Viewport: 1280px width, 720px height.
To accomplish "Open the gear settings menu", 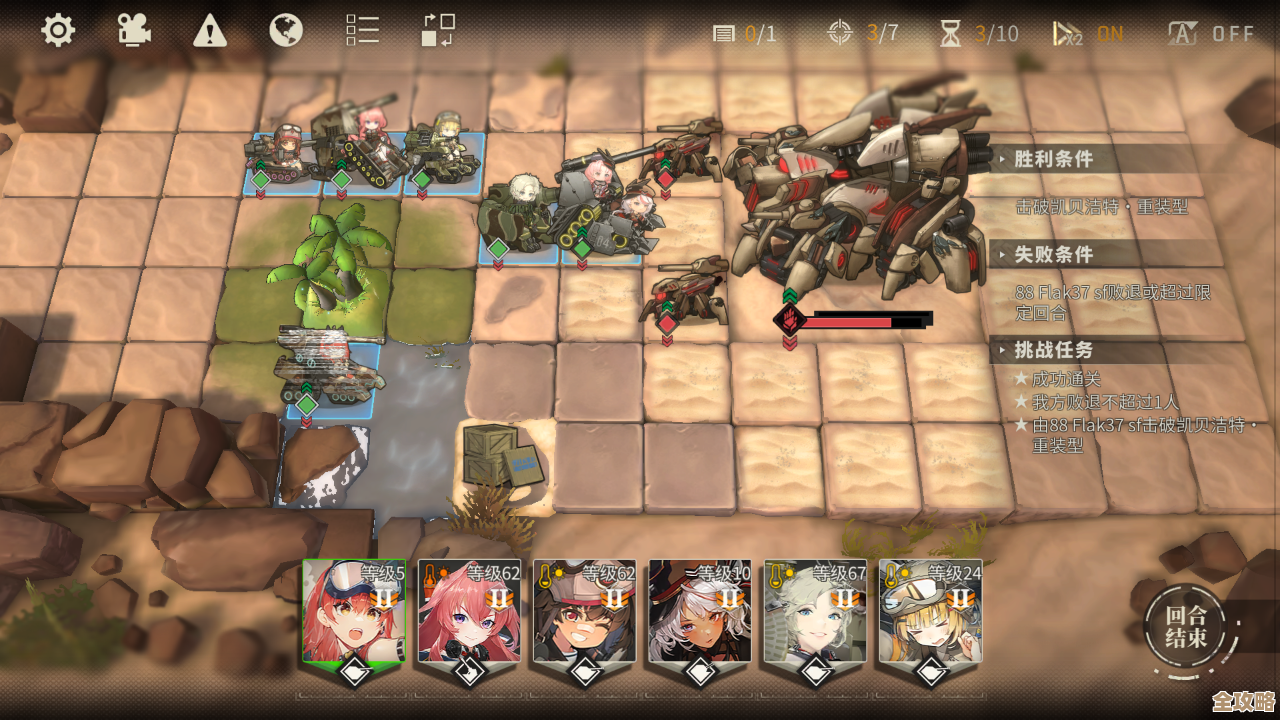I will pos(58,30).
